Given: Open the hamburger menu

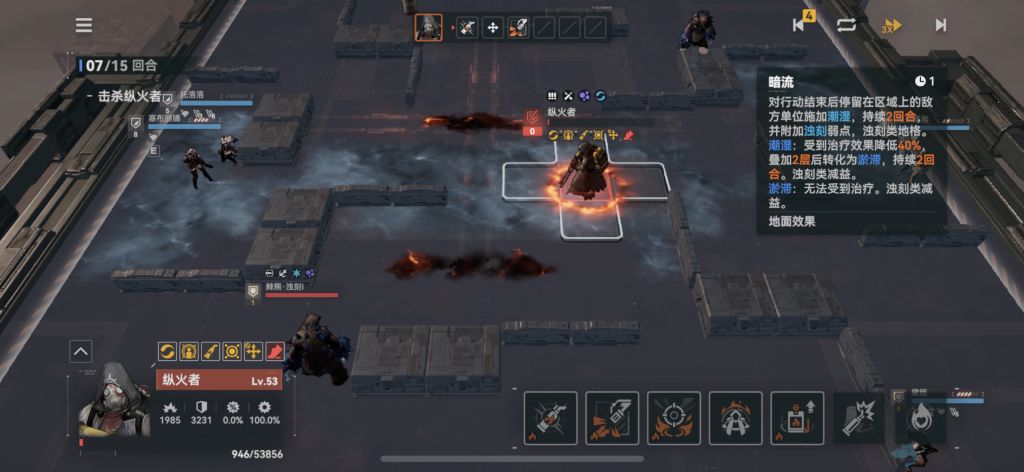Looking at the screenshot, I should tap(84, 25).
